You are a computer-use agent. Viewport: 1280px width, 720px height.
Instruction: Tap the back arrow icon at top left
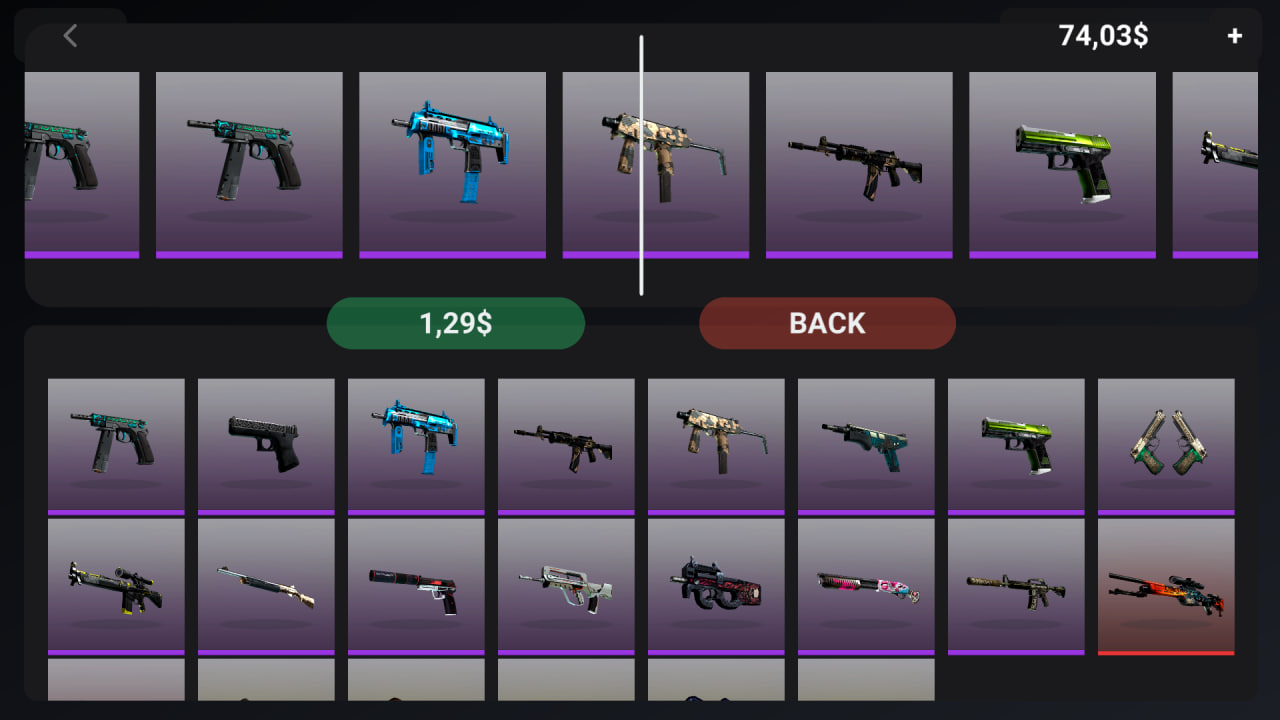click(x=70, y=36)
